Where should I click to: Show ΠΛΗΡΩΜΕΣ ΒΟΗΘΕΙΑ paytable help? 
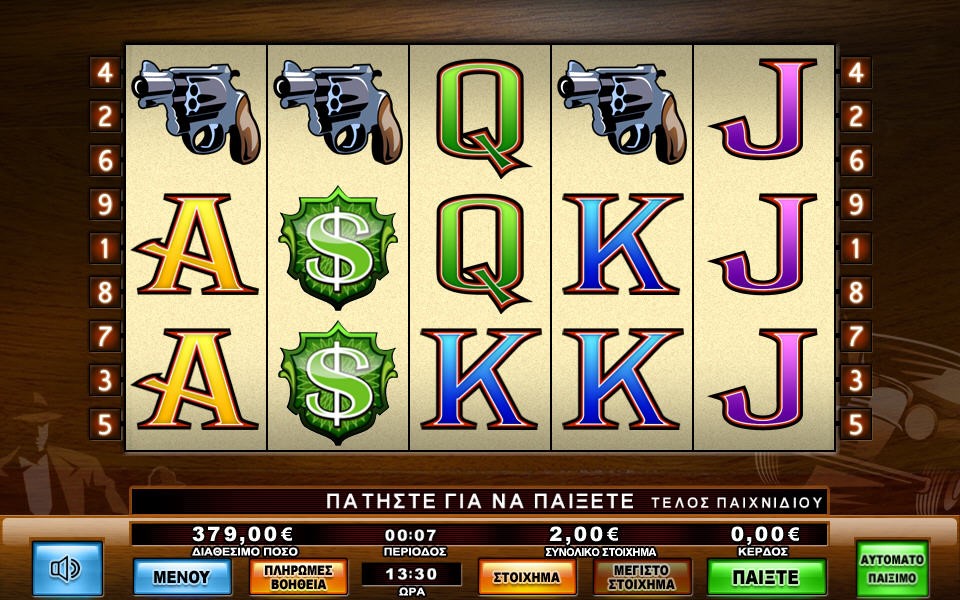tap(298, 577)
